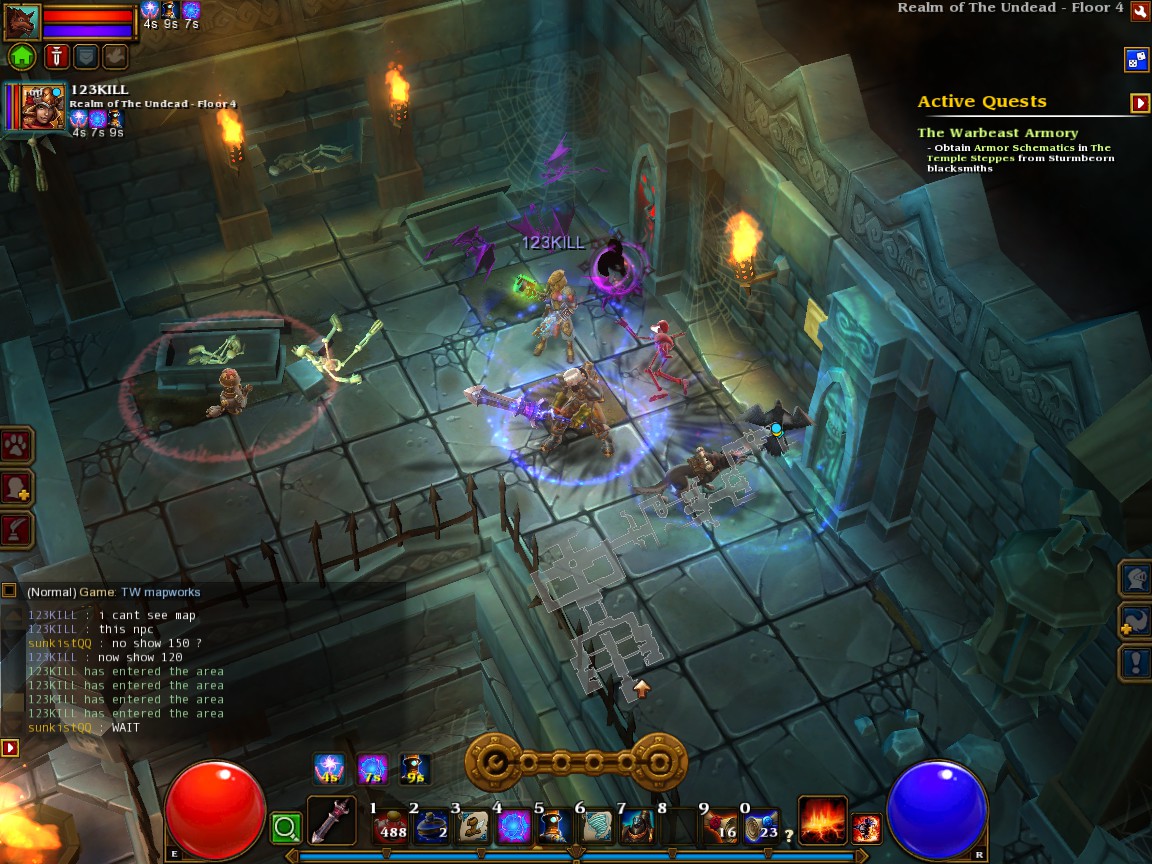Select the fiery right-click skill icon
The width and height of the screenshot is (1152, 864).
click(x=822, y=820)
